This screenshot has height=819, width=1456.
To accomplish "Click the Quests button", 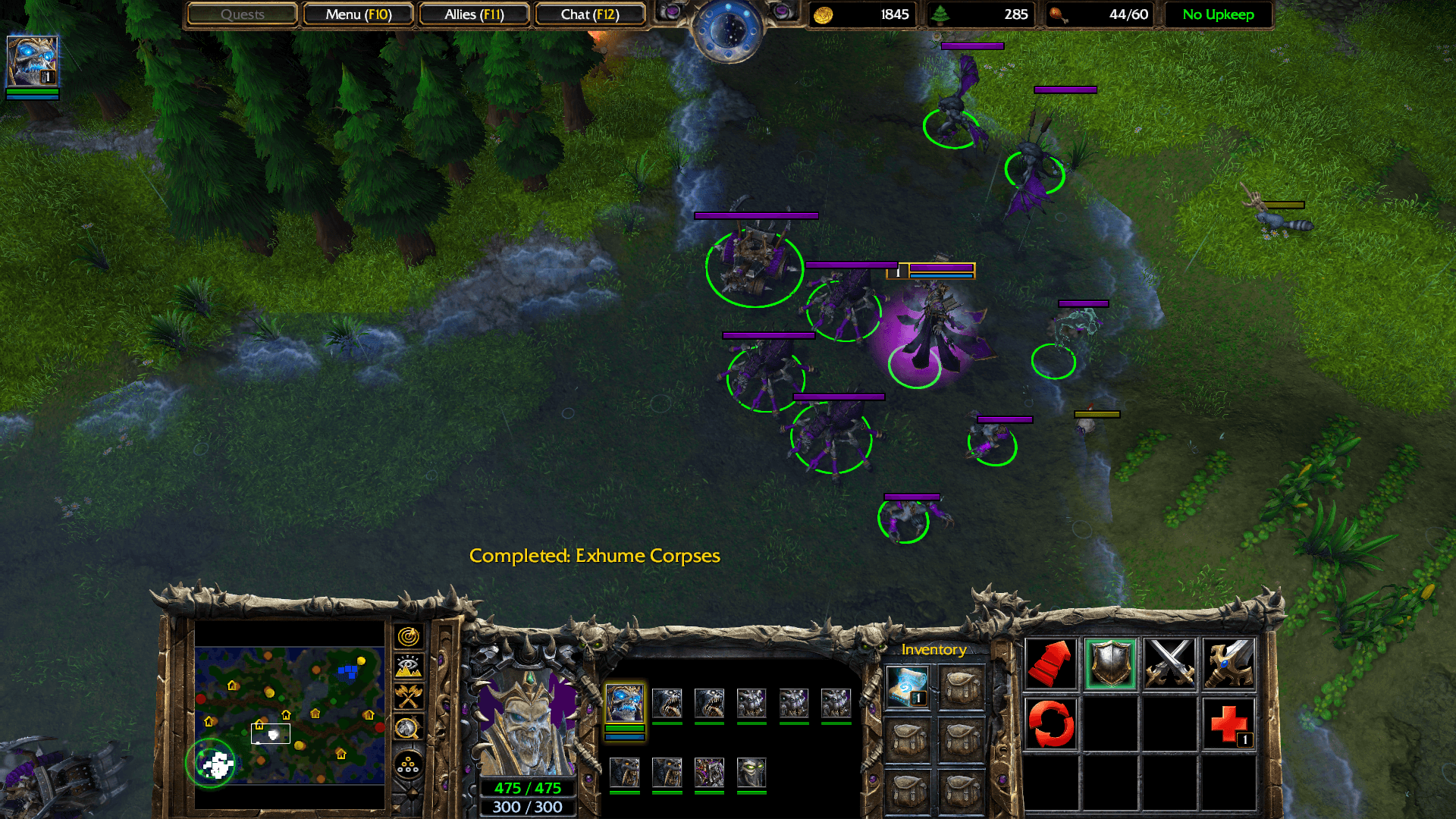I will [242, 14].
